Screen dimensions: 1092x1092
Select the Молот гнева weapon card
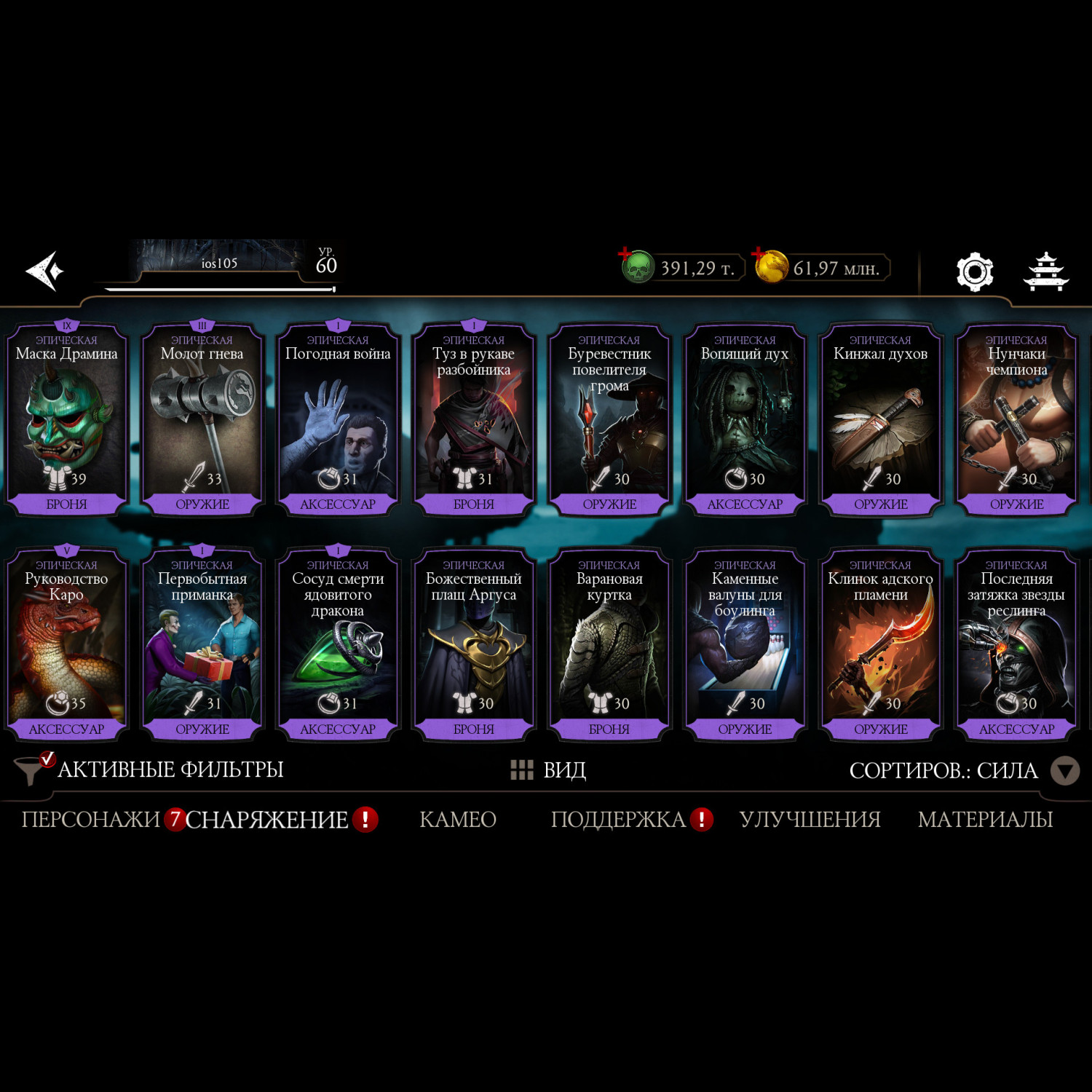(202, 420)
